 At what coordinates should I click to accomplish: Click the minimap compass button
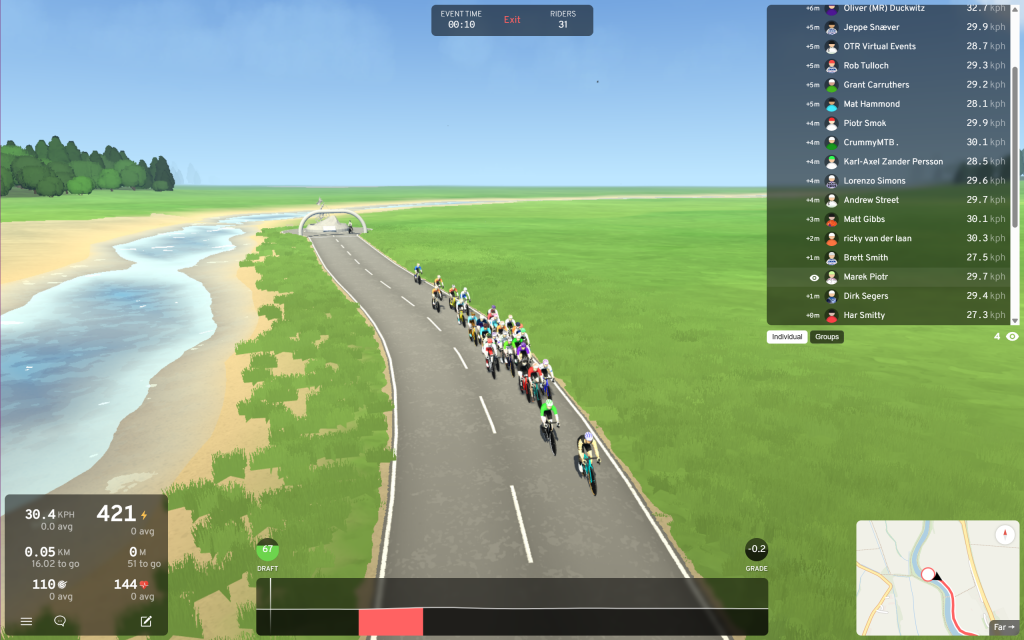(x=1005, y=535)
